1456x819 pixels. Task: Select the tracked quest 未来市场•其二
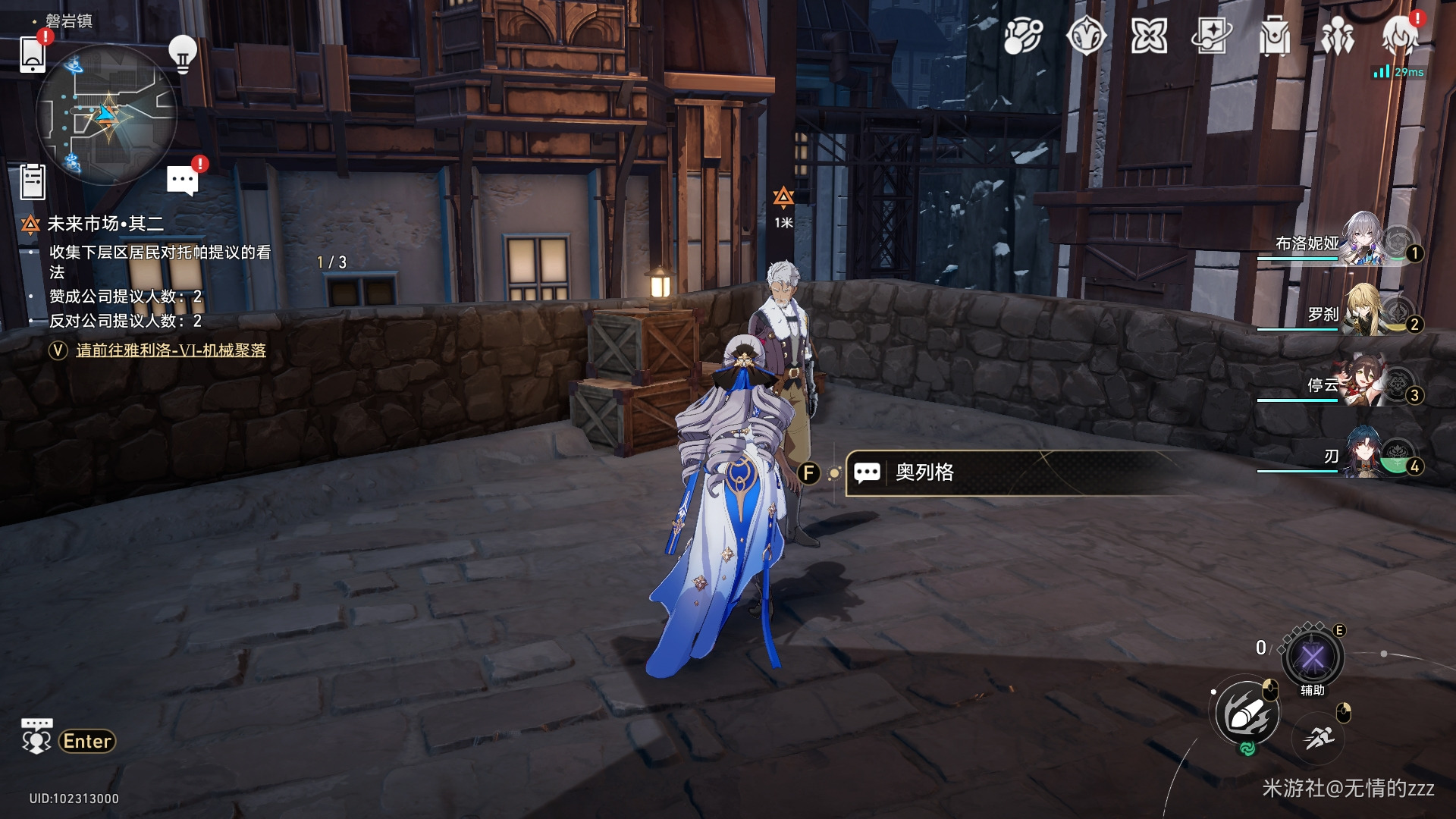coord(105,224)
